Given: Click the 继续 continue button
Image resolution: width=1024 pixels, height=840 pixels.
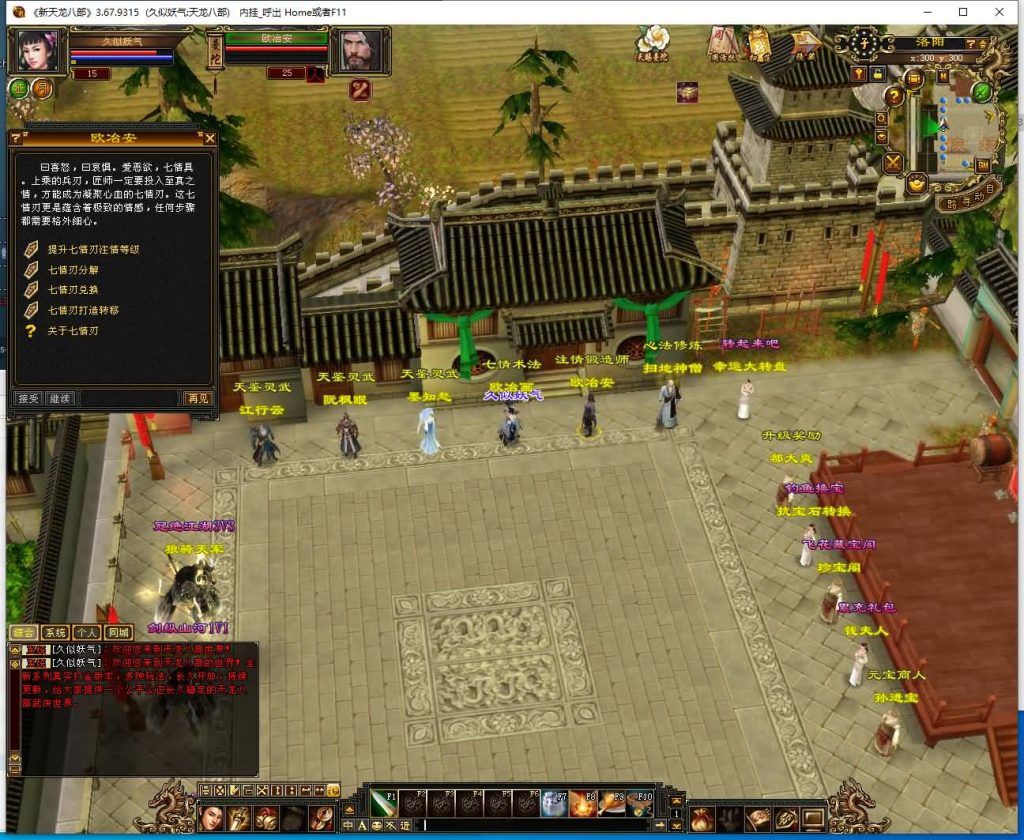Looking at the screenshot, I should (59, 398).
